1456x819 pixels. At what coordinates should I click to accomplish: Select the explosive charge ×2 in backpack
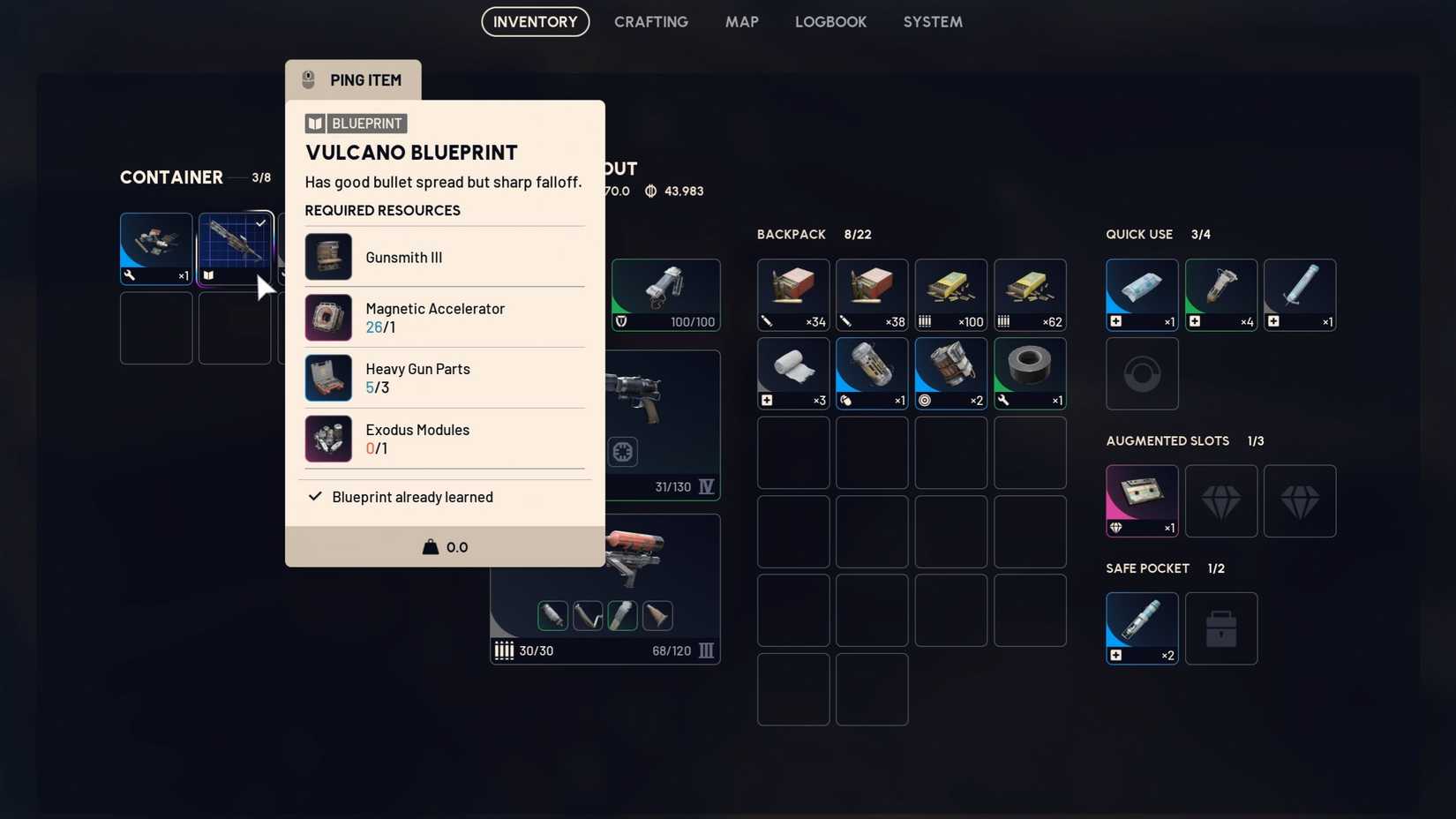point(950,371)
